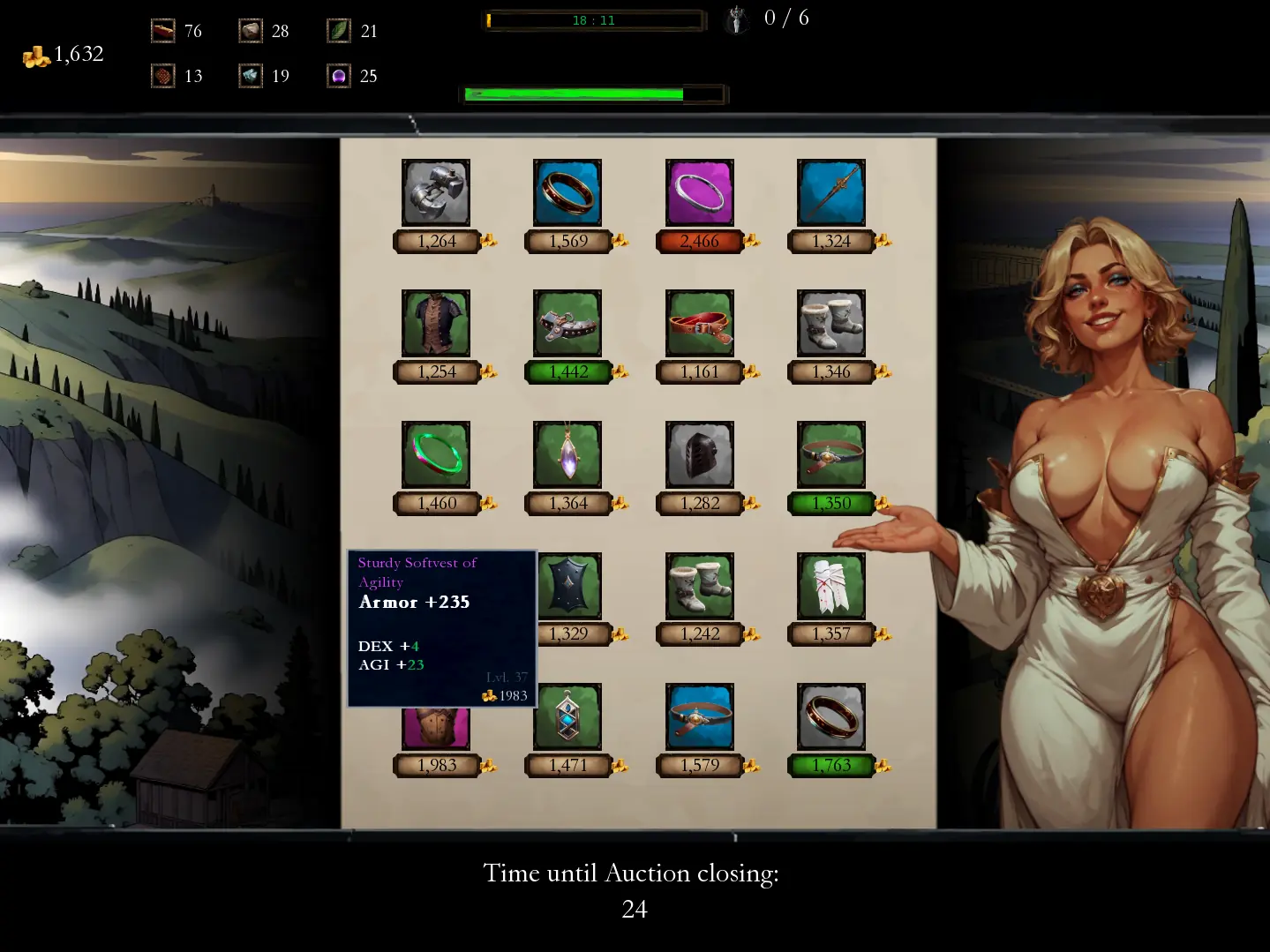1270x952 pixels.
Task: Select the steel gauntlets priced 1,264
Action: [x=436, y=192]
